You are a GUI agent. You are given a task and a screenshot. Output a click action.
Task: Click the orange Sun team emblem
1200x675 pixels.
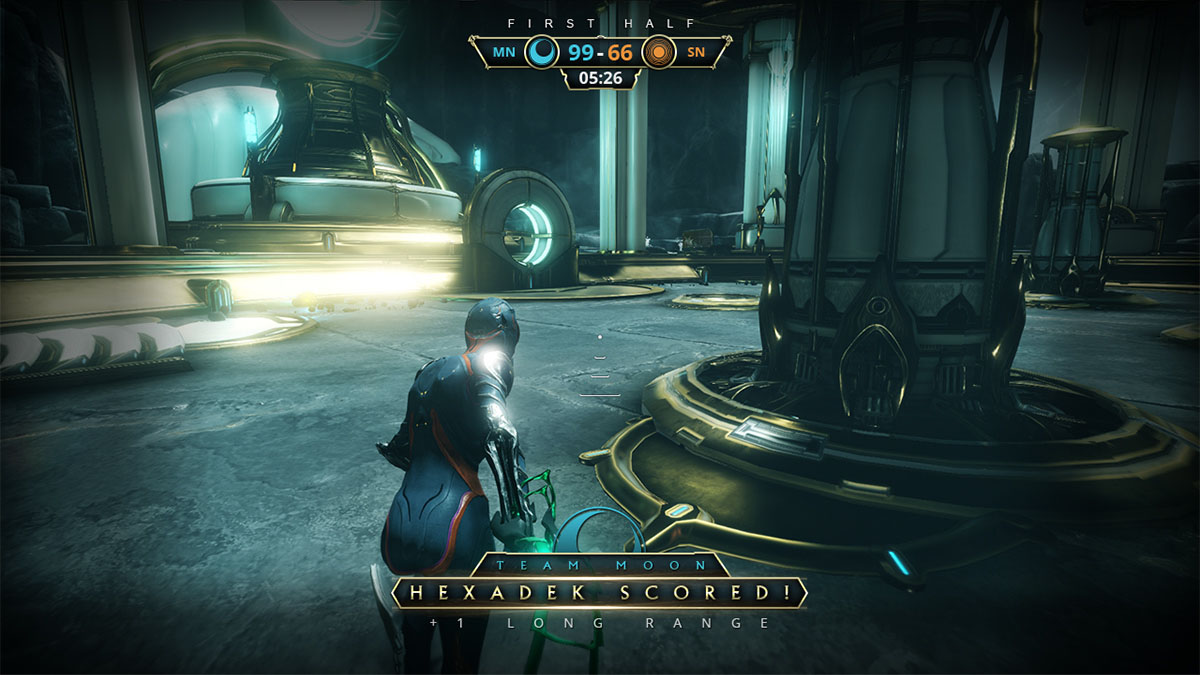pos(658,52)
